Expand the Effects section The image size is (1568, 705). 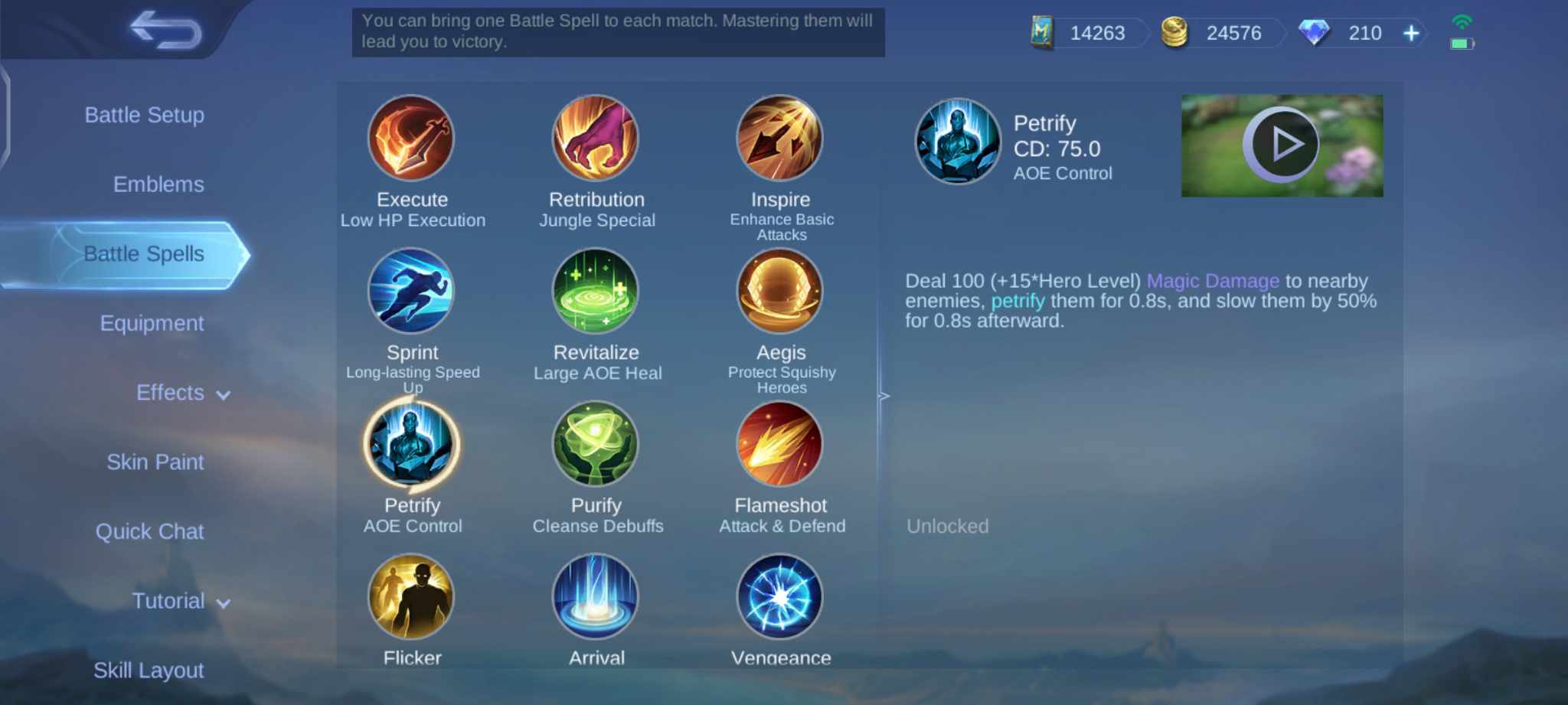pyautogui.click(x=181, y=393)
